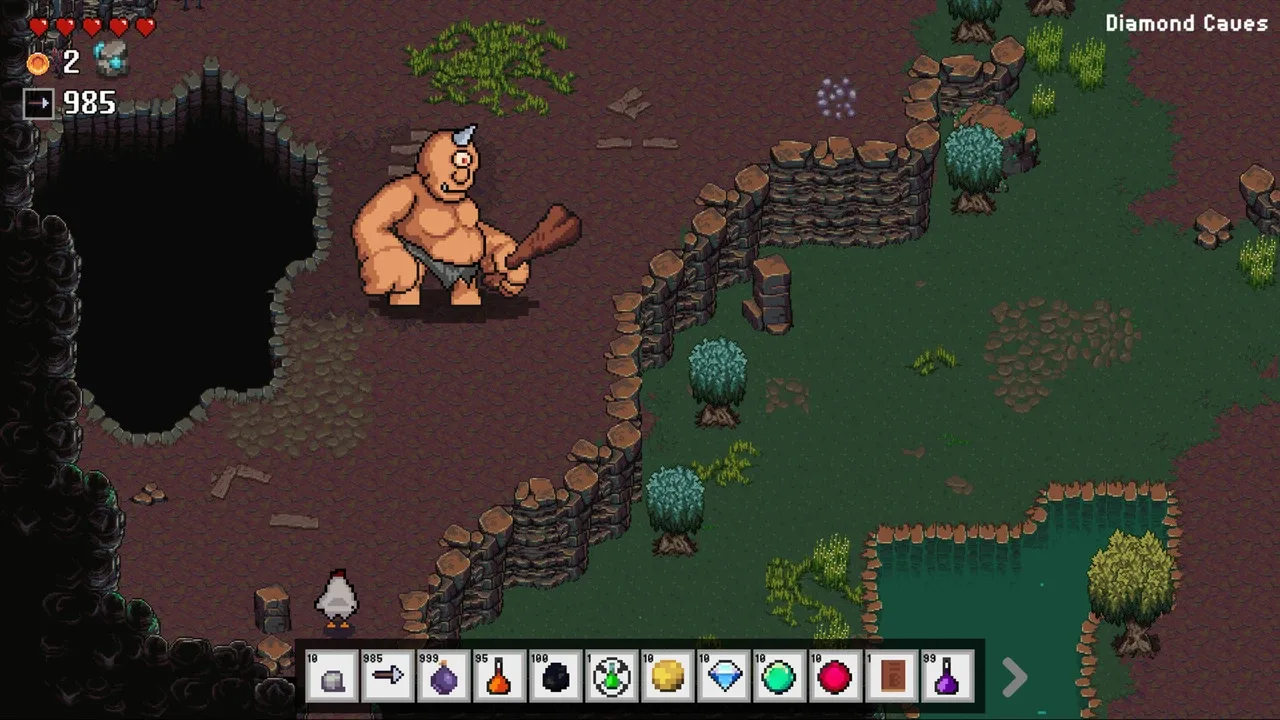Select the gold nugget slot
The width and height of the screenshot is (1280, 720).
click(x=668, y=676)
